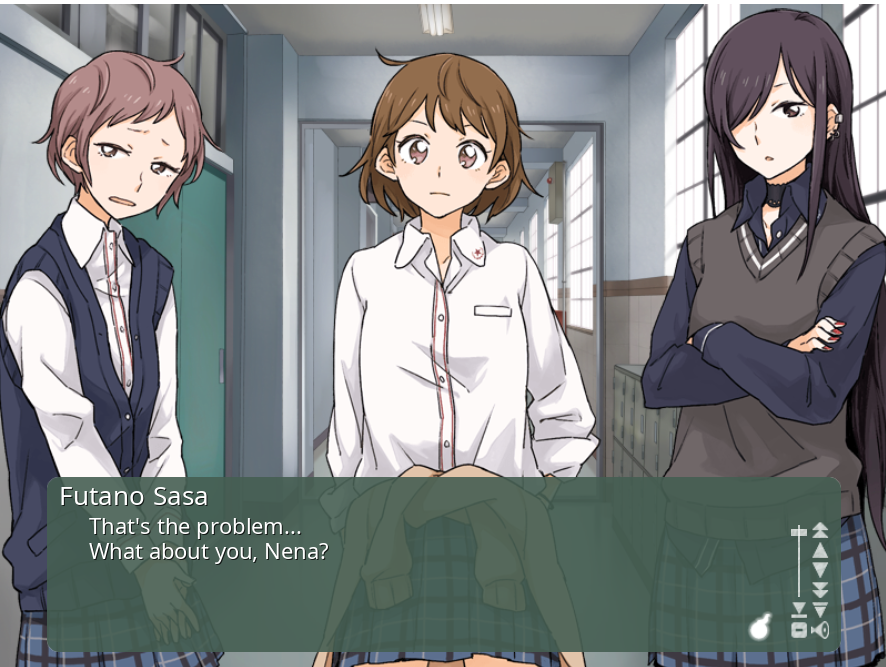
Task: Click the double up-arrow backlog button
Action: pos(820,530)
